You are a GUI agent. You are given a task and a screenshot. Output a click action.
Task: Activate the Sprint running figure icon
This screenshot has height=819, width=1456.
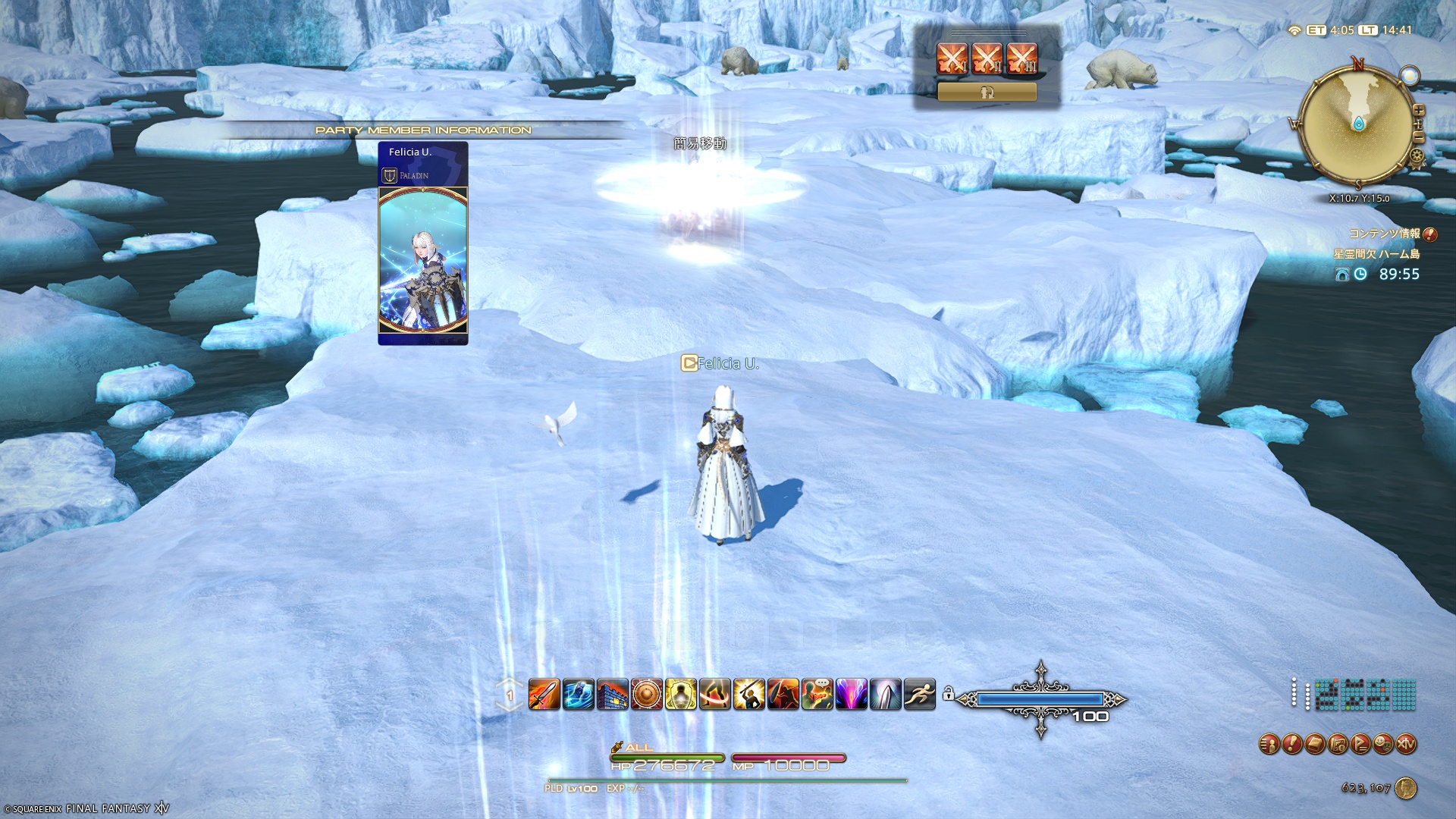point(919,694)
